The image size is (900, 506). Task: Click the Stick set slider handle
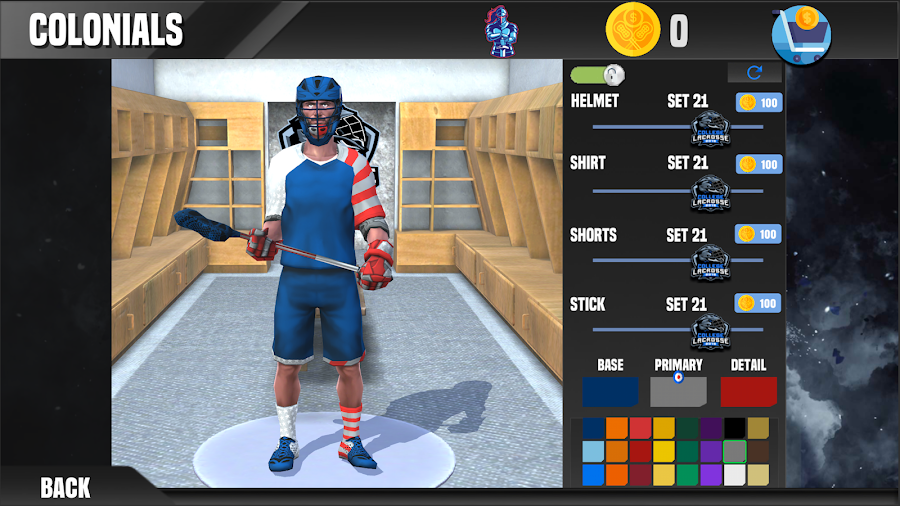coord(711,330)
